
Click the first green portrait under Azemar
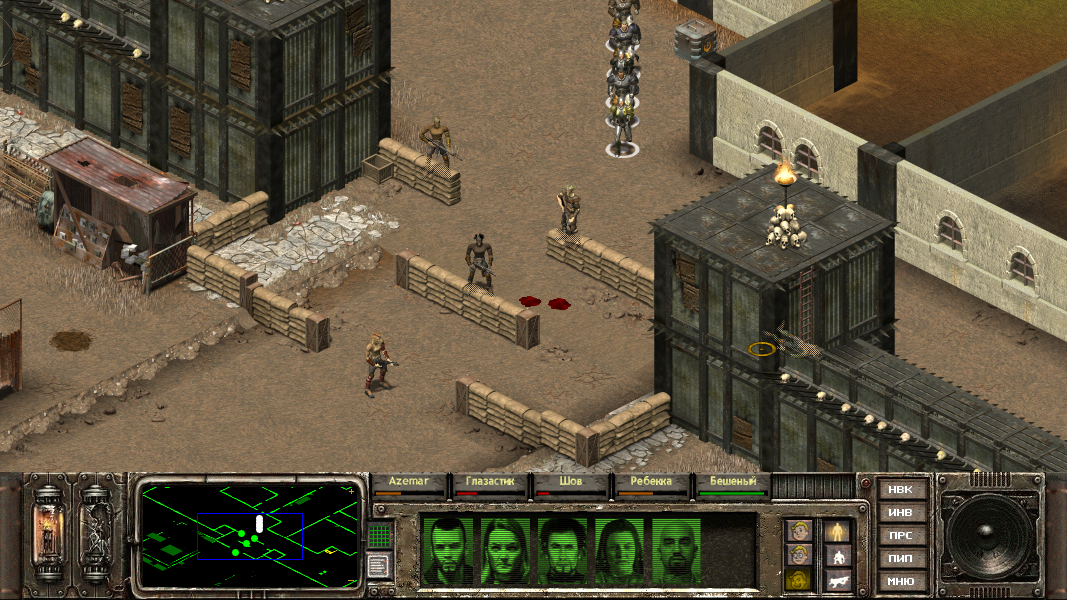point(447,550)
